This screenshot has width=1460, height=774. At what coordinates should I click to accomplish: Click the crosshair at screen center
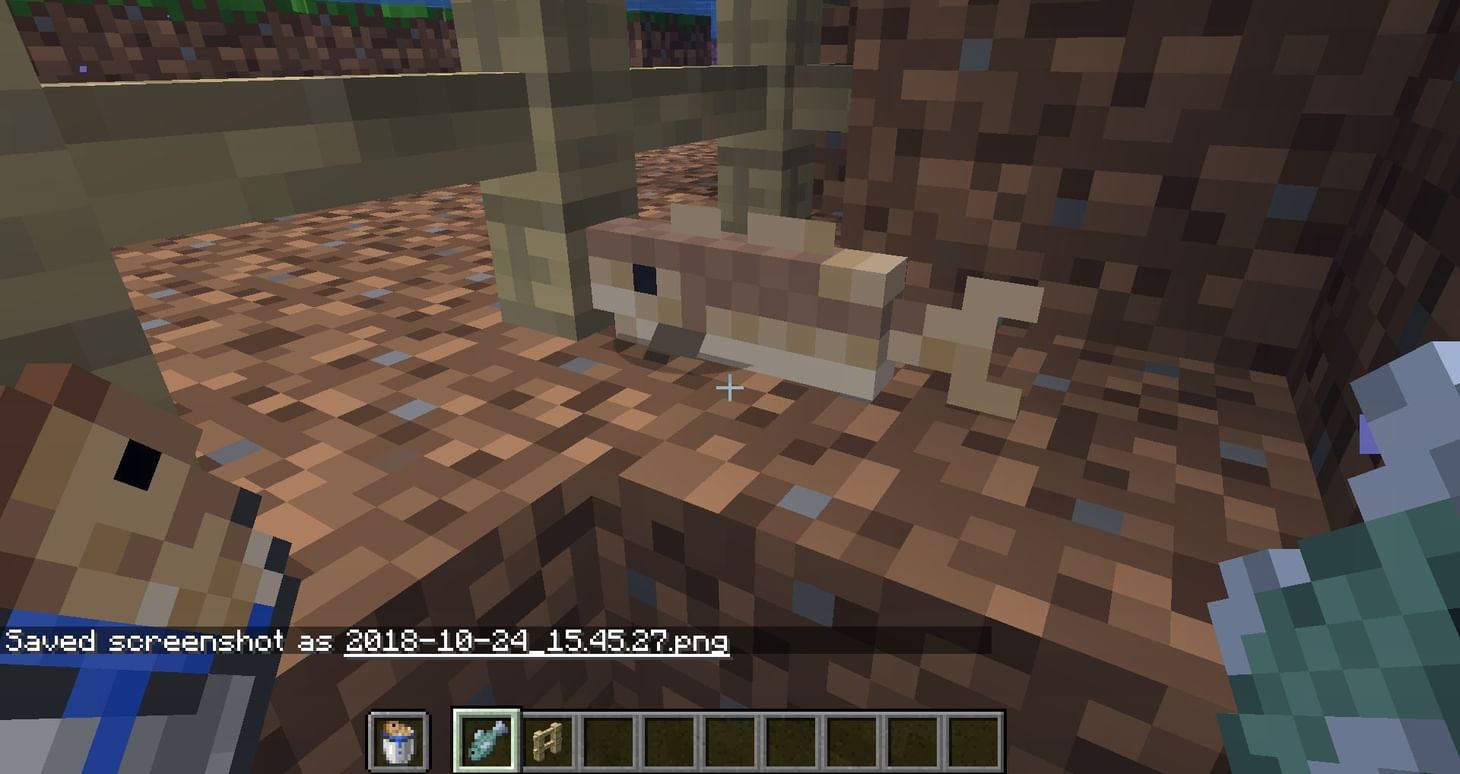point(730,387)
